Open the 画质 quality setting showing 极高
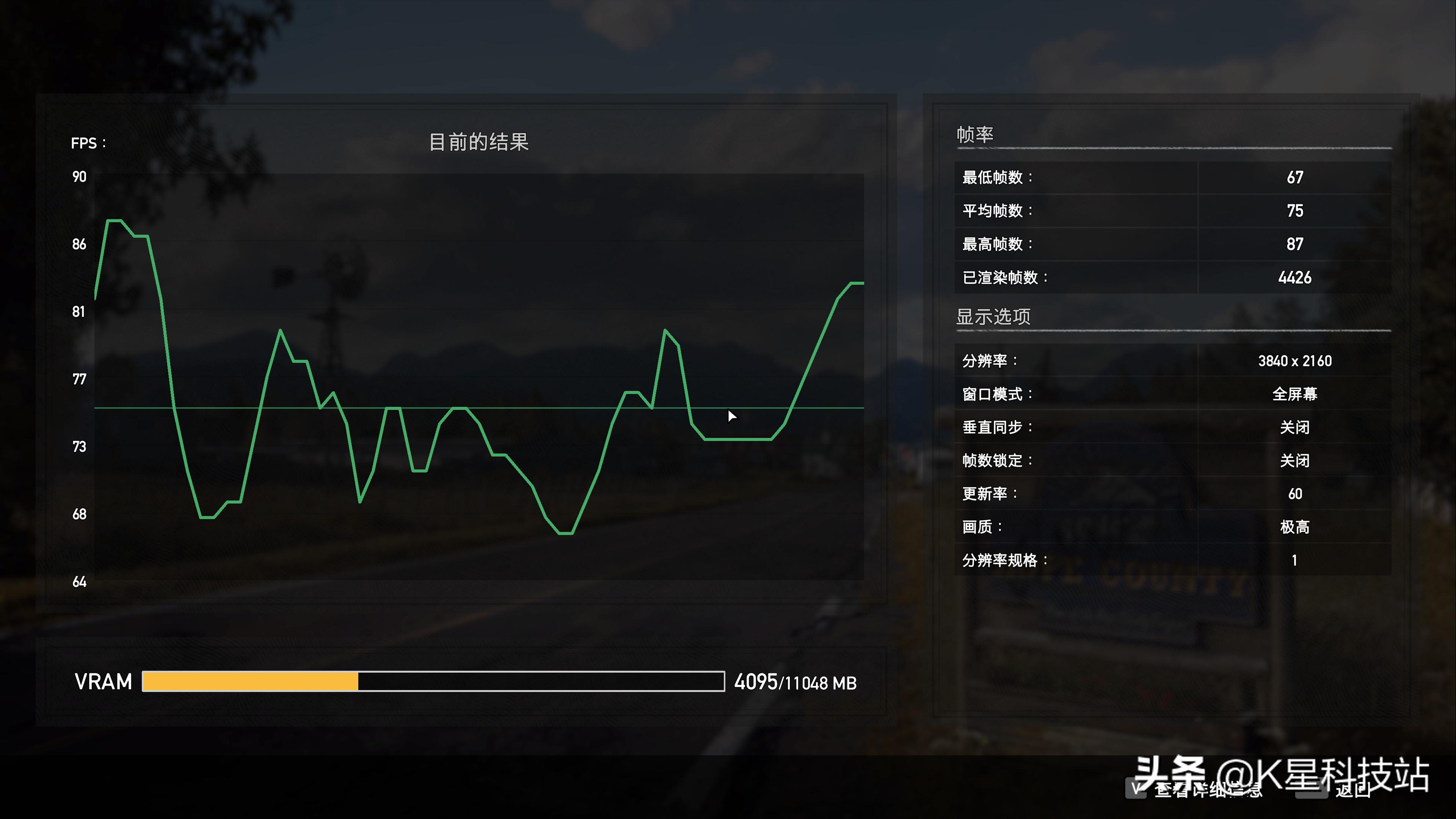The image size is (1456, 819). tap(1294, 527)
